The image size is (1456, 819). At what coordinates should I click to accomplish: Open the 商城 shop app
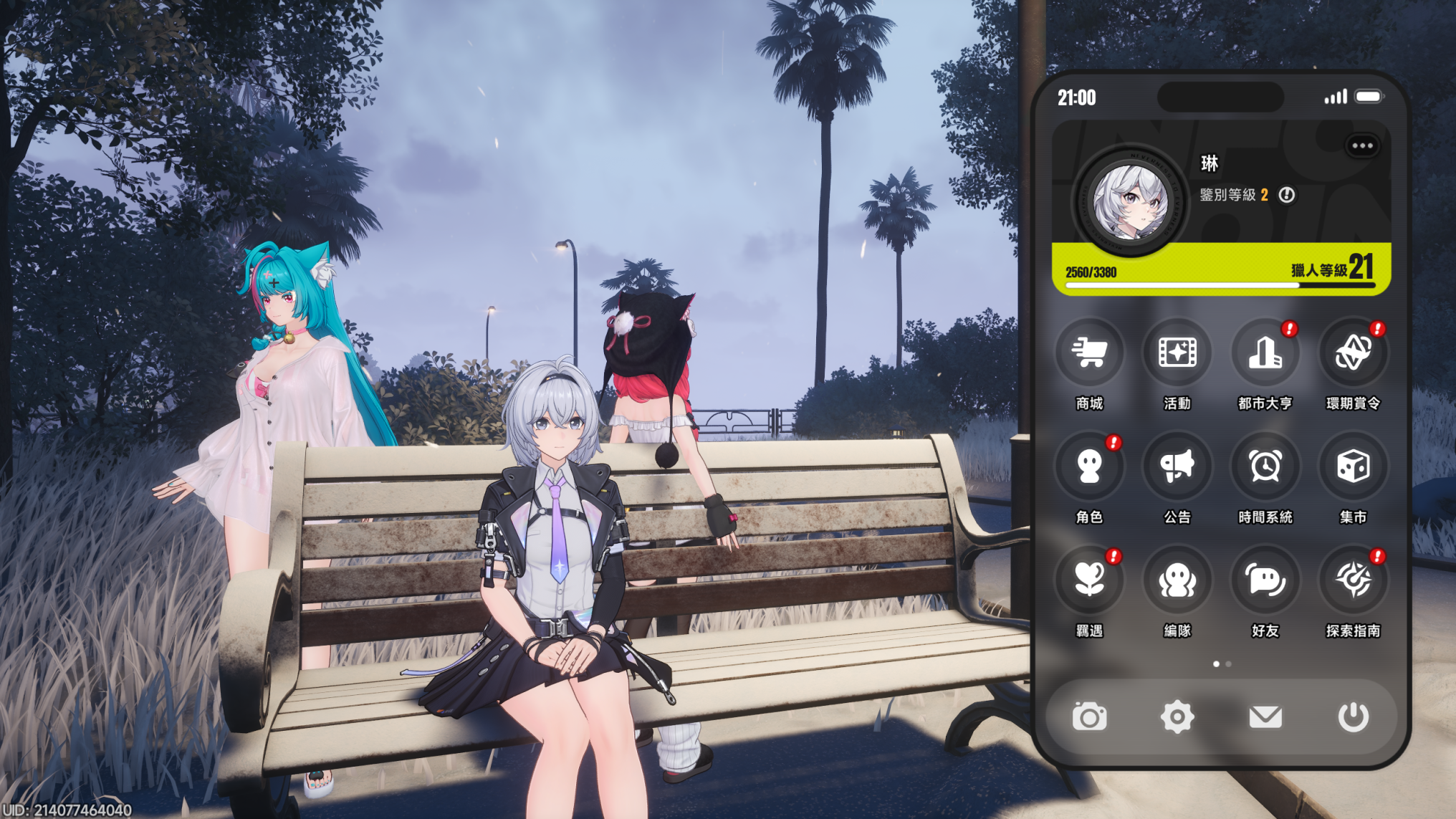tap(1089, 353)
